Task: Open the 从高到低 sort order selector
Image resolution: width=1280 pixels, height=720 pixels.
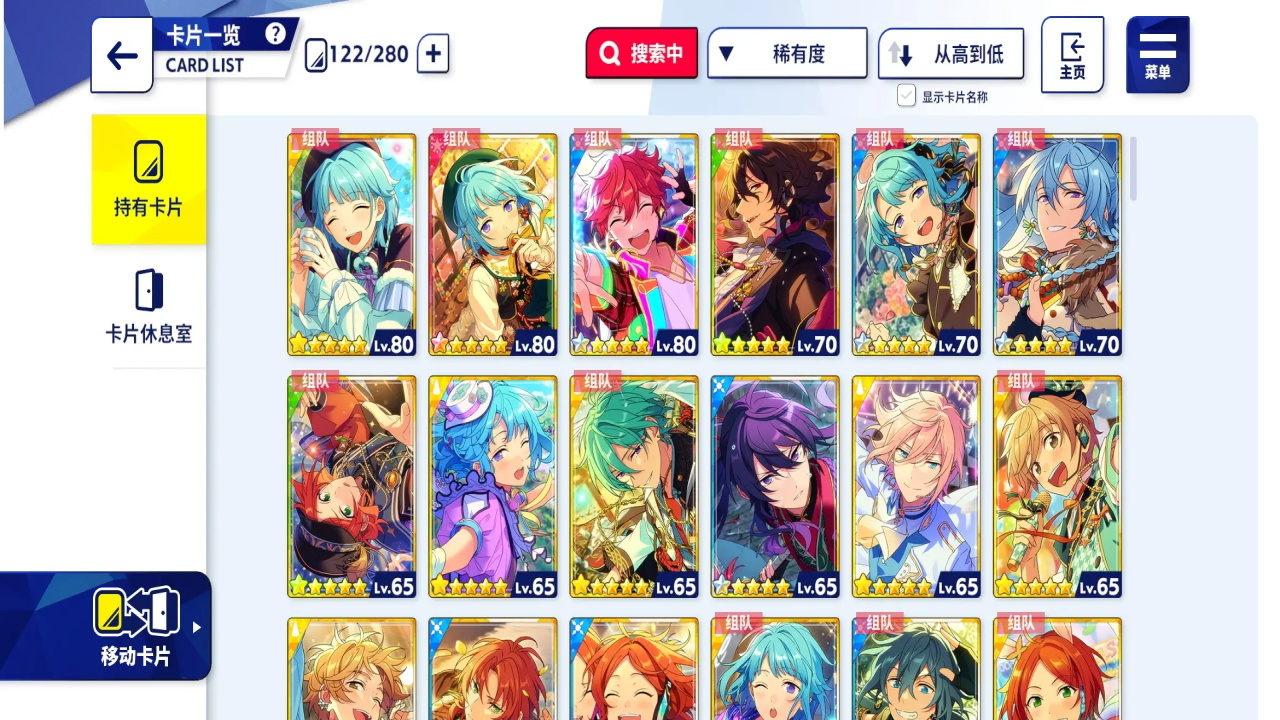Action: click(950, 52)
